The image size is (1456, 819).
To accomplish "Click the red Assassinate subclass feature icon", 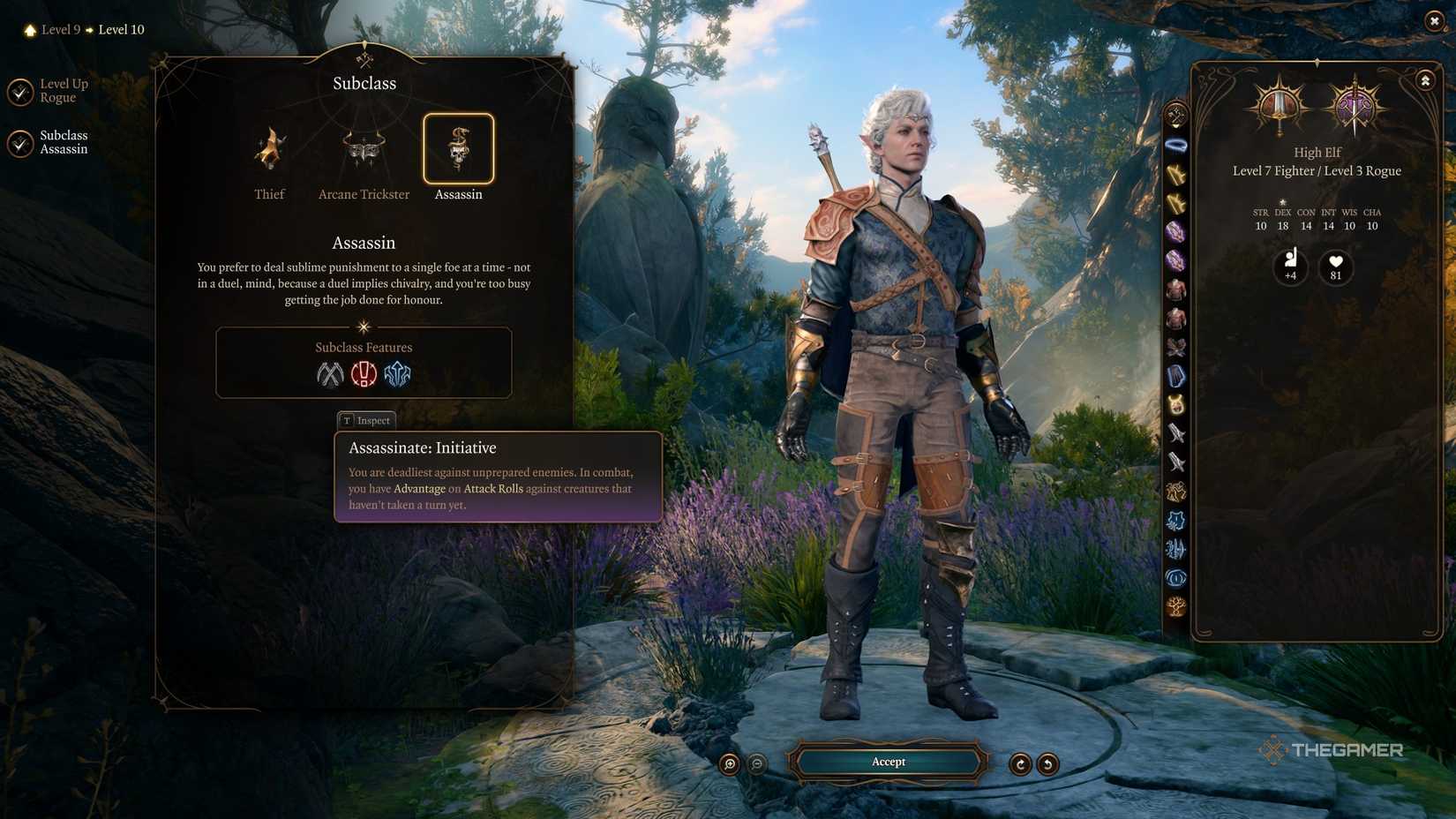I will [x=363, y=374].
